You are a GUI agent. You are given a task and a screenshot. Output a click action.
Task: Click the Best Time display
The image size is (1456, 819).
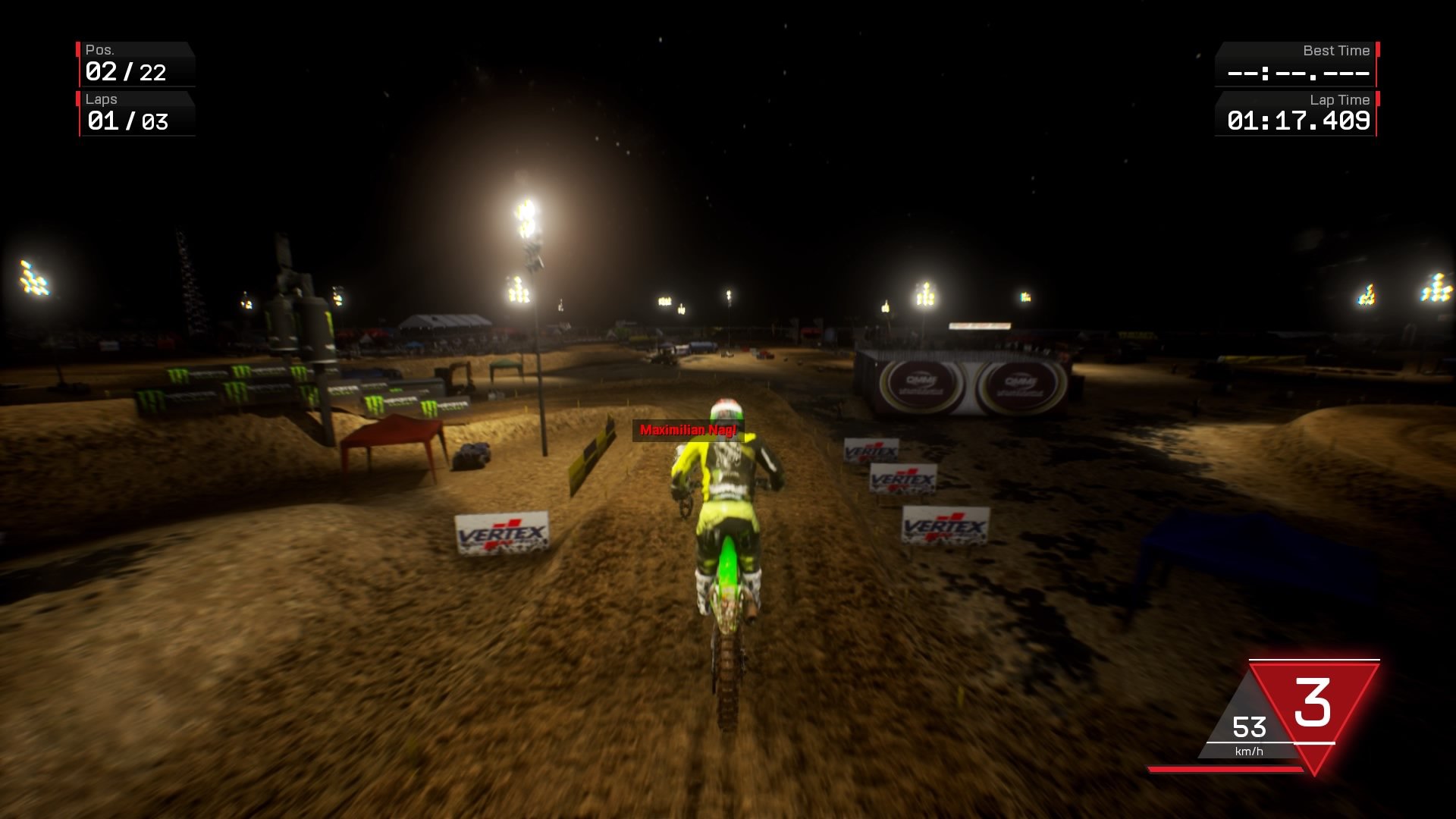(x=1298, y=74)
